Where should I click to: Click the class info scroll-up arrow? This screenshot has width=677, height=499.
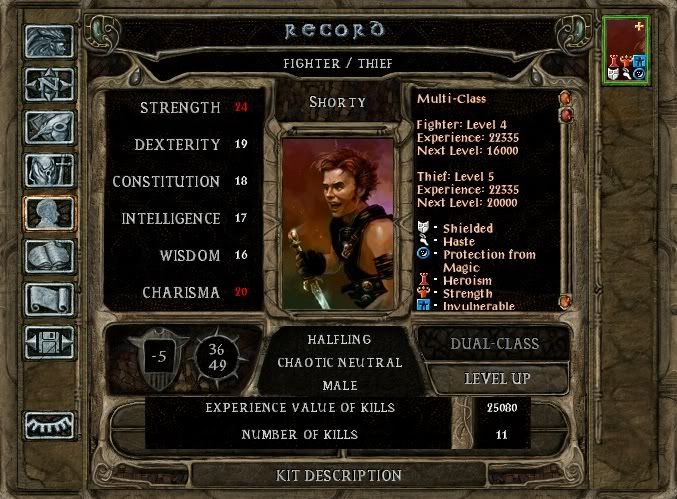[x=565, y=99]
